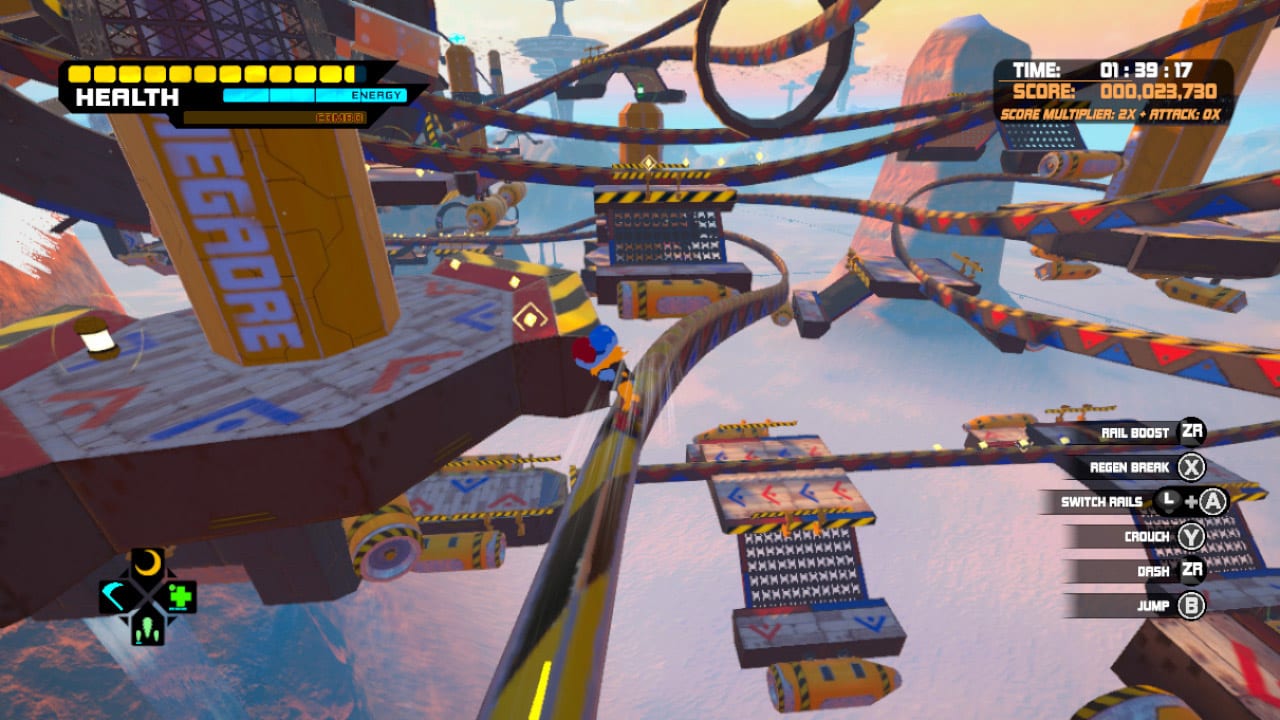Click the A button icon in Switch Rails prompt
The image size is (1280, 720).
pos(1212,501)
